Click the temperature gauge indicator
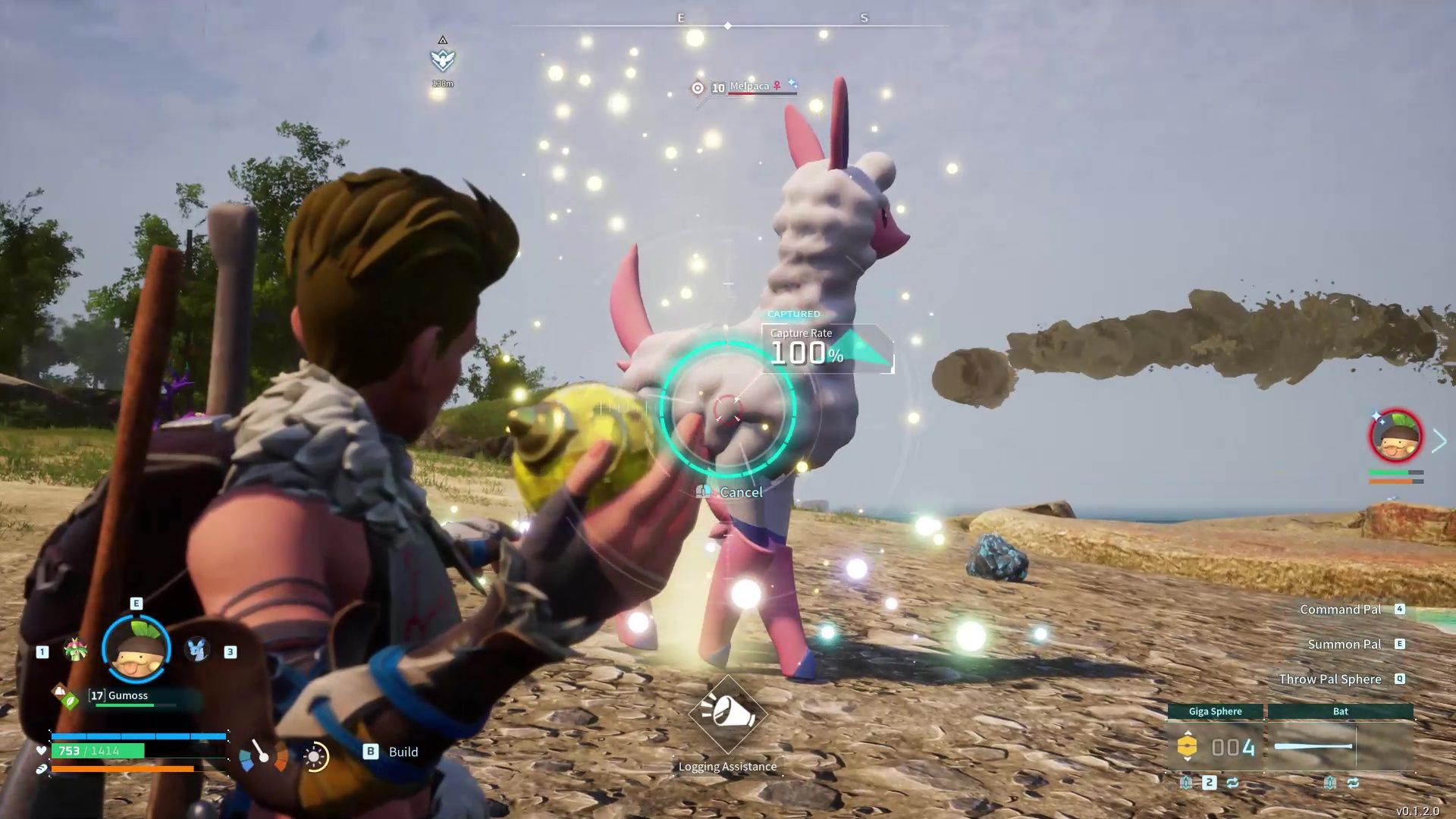Screen dimensions: 1456x819 tap(262, 756)
